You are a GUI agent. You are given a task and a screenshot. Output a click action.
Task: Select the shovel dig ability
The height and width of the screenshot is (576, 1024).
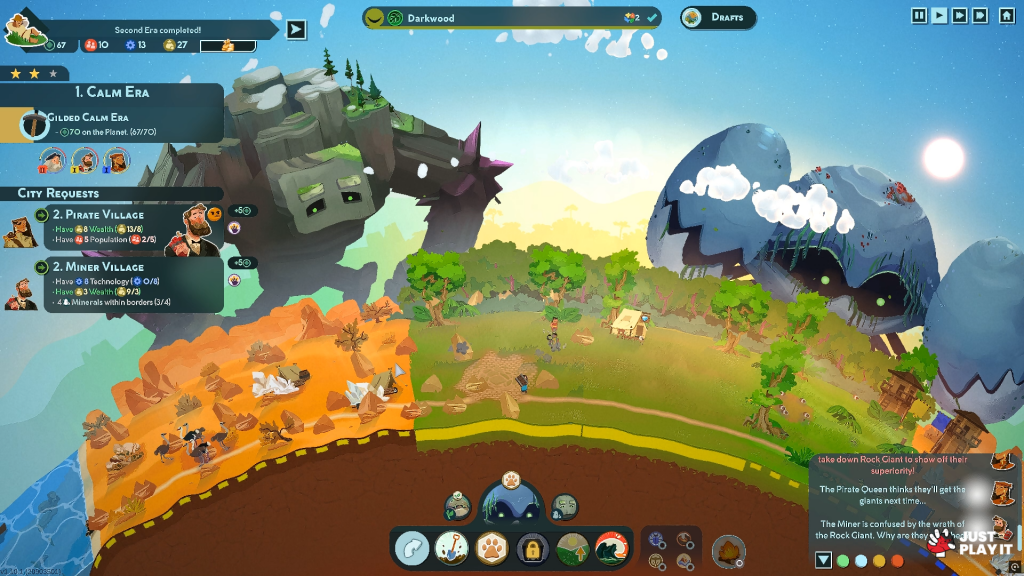451,547
